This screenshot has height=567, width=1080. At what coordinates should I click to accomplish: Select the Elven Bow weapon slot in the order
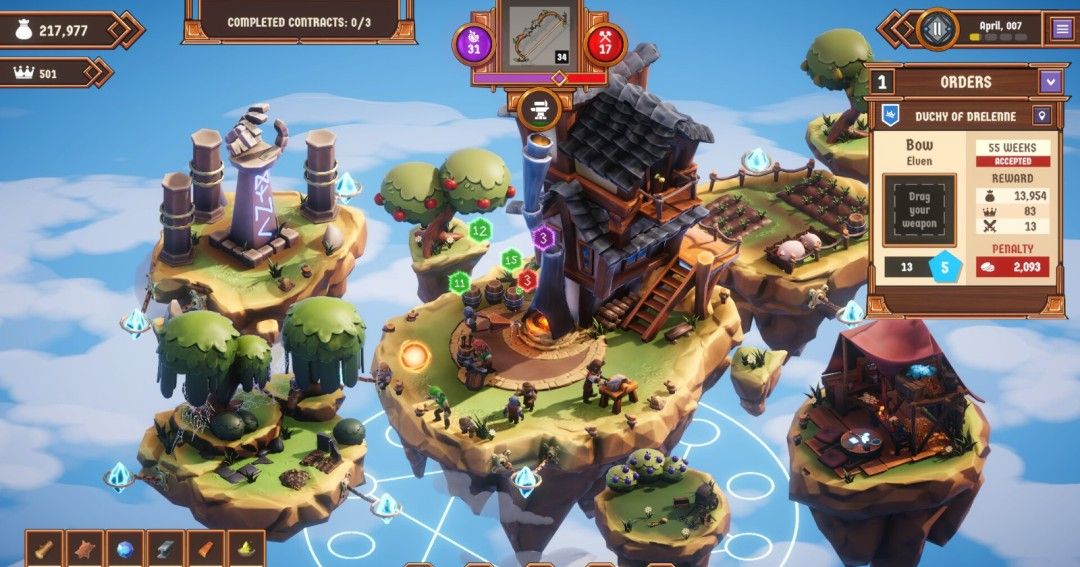pyautogui.click(x=919, y=210)
